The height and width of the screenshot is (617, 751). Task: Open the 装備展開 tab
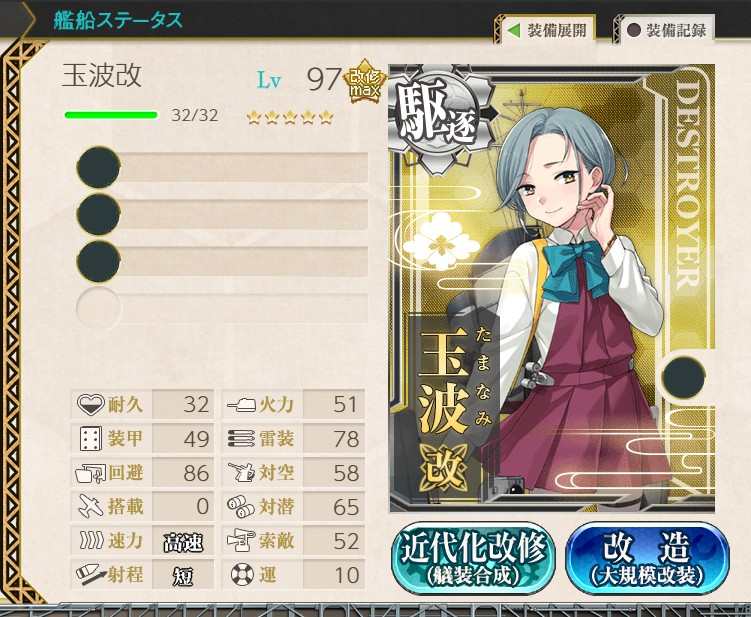coord(545,30)
